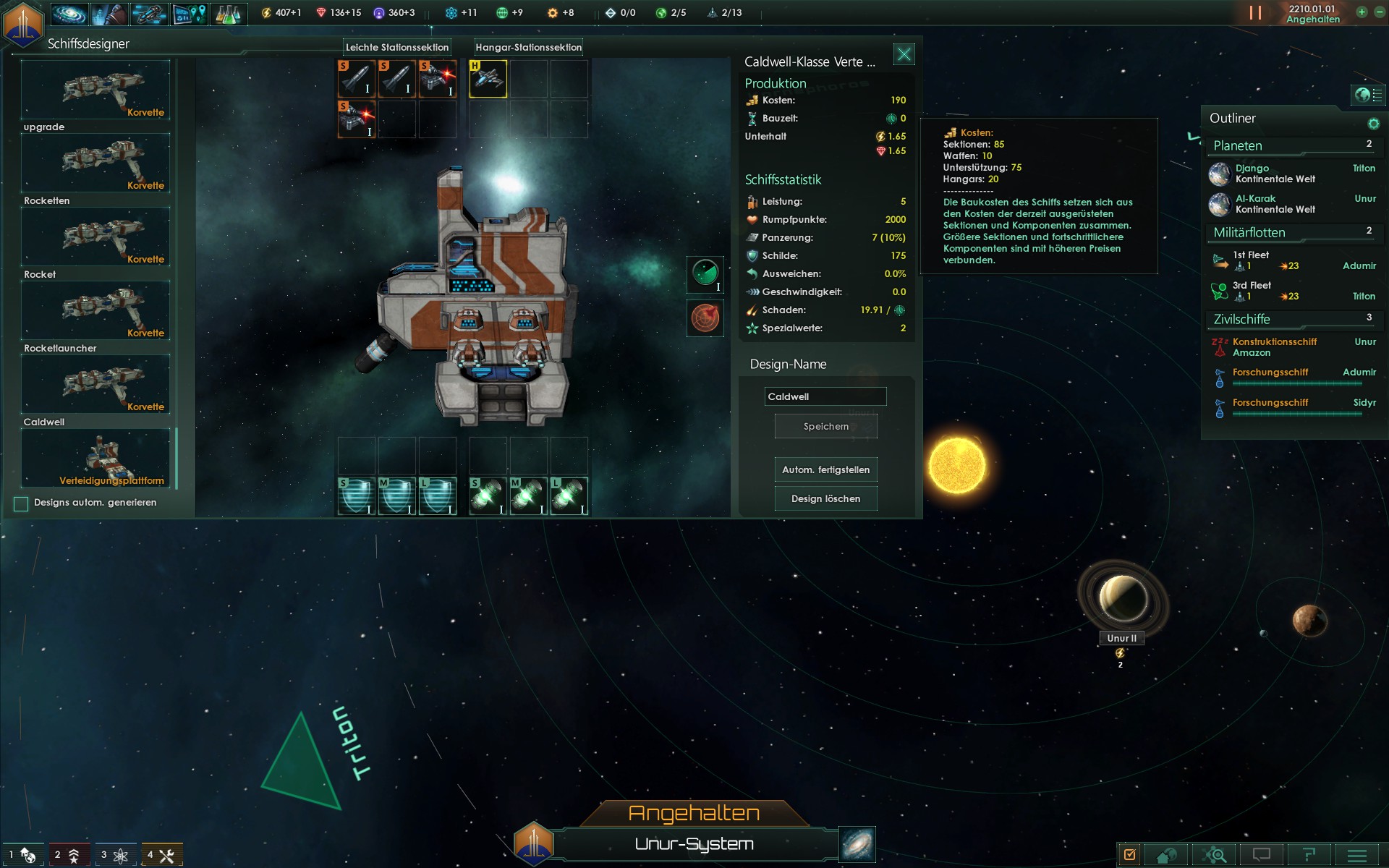The width and height of the screenshot is (1389, 868).
Task: Open Leichte Stationssektion dropdown
Action: point(396,47)
